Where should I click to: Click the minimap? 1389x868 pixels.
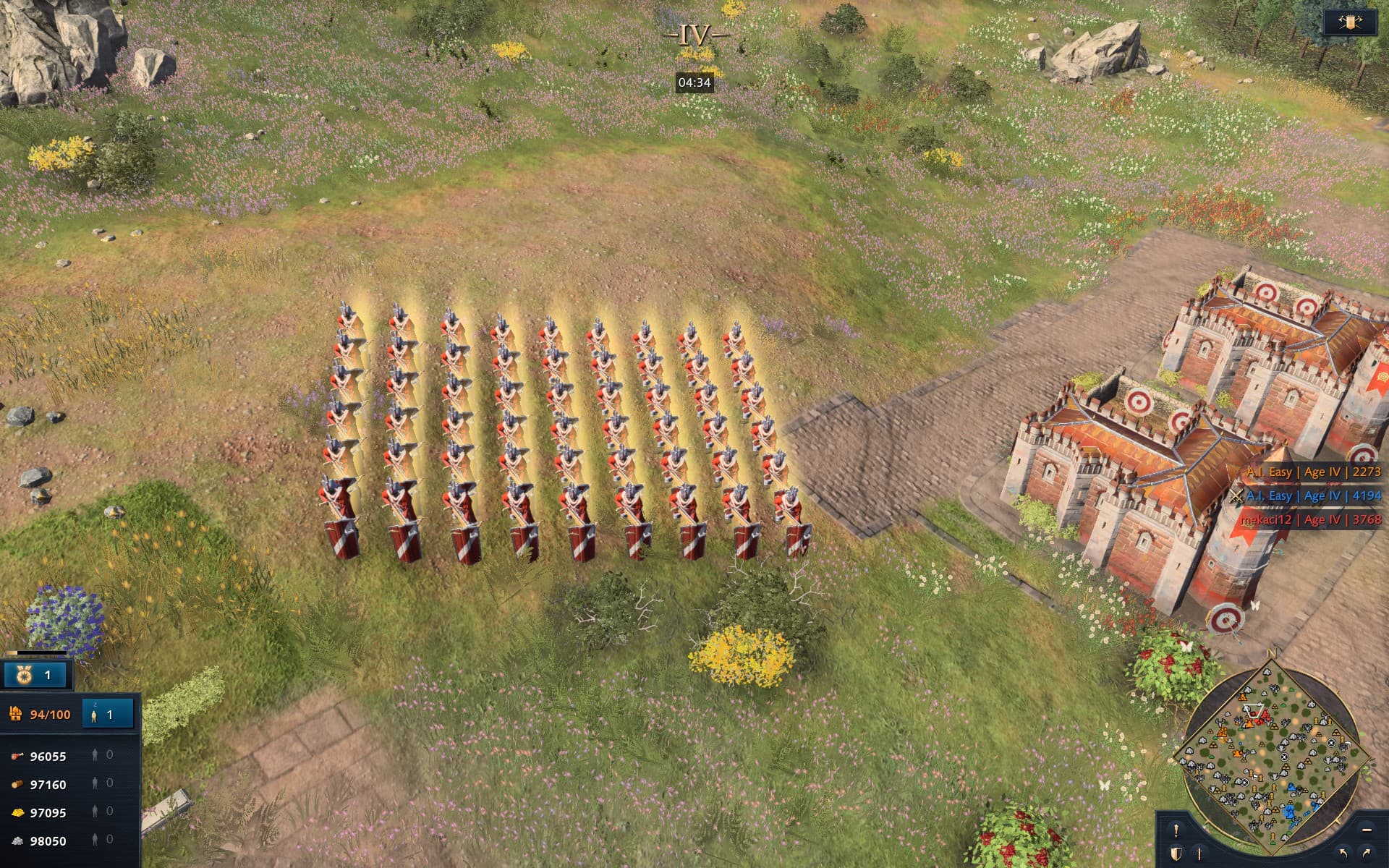1273,752
